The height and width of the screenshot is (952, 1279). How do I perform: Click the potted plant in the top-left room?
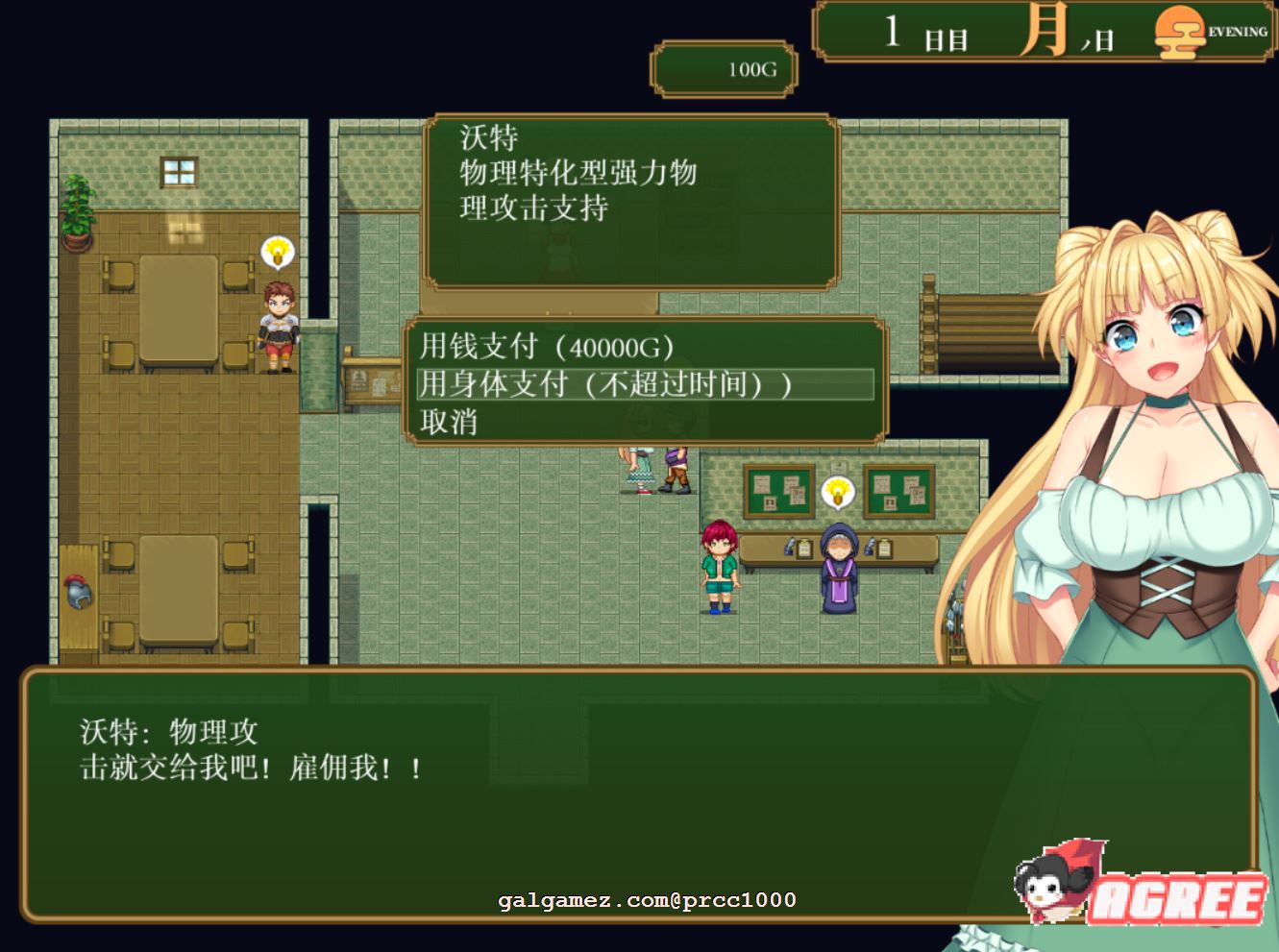(78, 211)
